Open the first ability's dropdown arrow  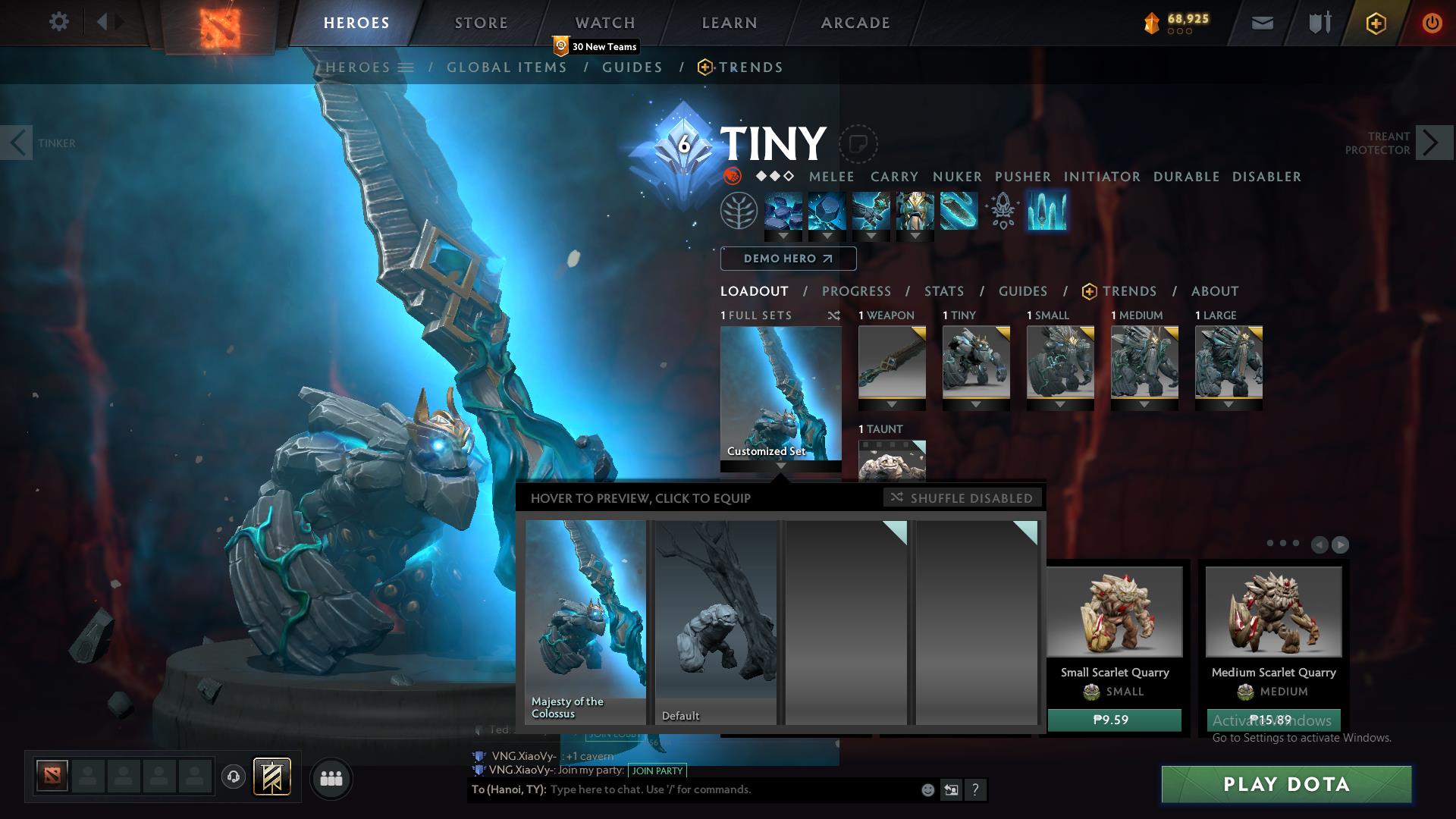[x=784, y=235]
